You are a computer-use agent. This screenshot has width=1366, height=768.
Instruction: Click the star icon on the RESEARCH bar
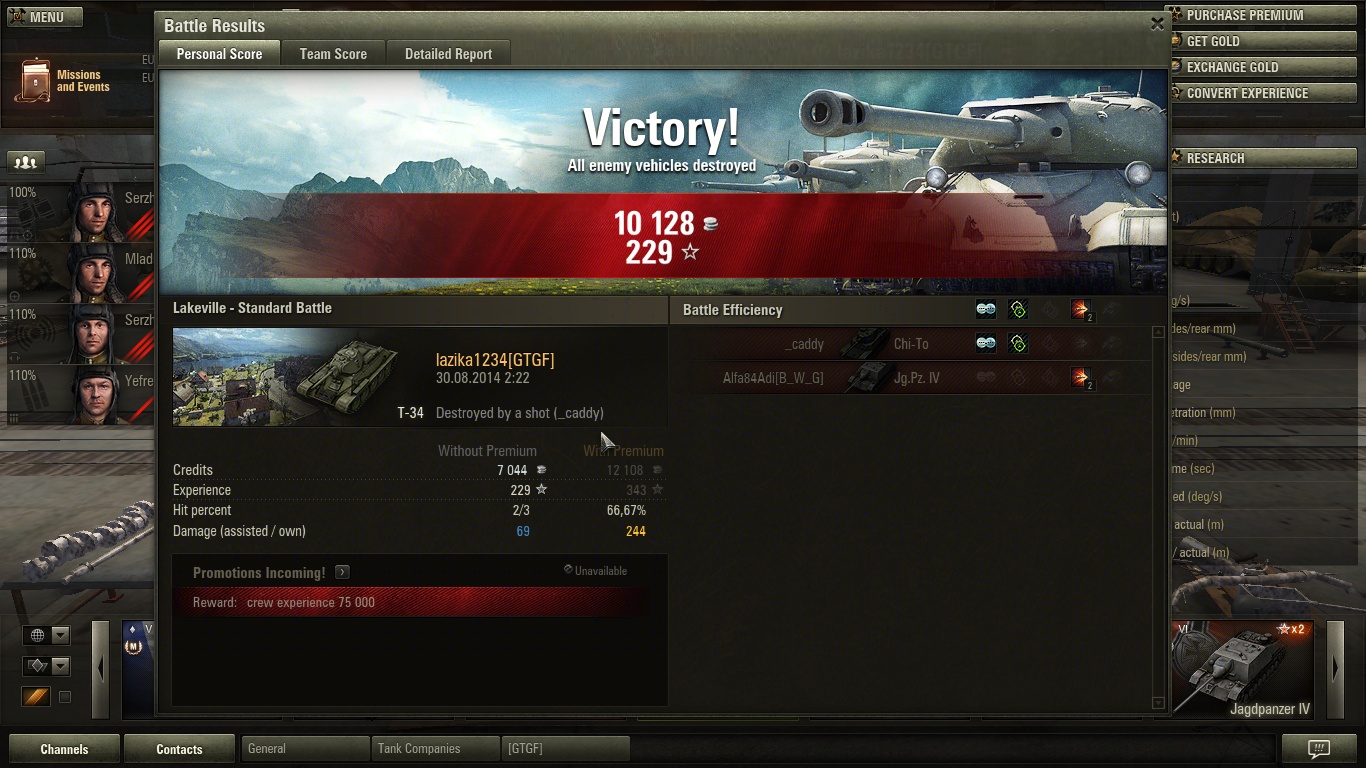click(1176, 157)
